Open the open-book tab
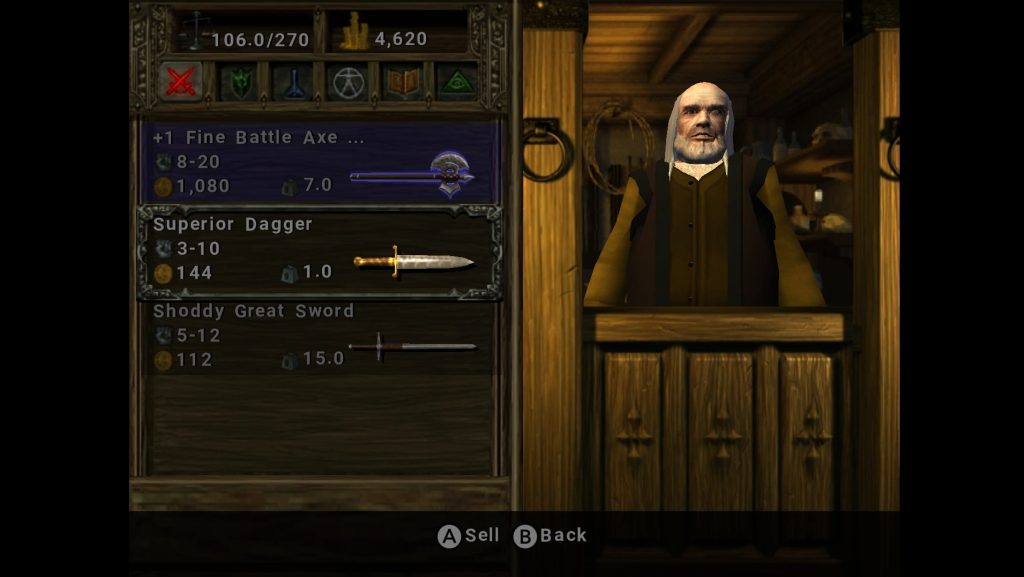The height and width of the screenshot is (577, 1024). 403,83
